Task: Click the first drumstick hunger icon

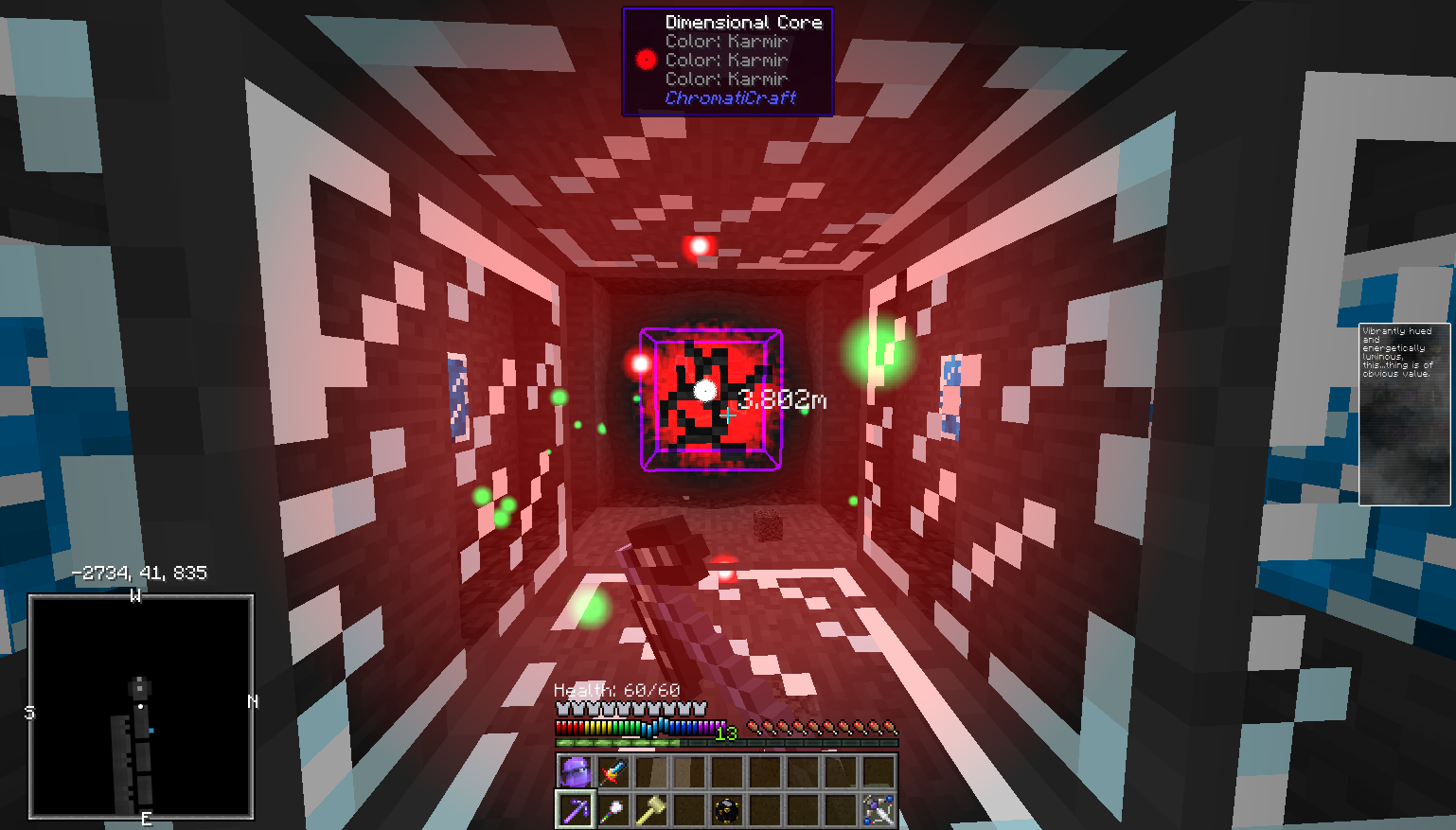Action: 753,727
